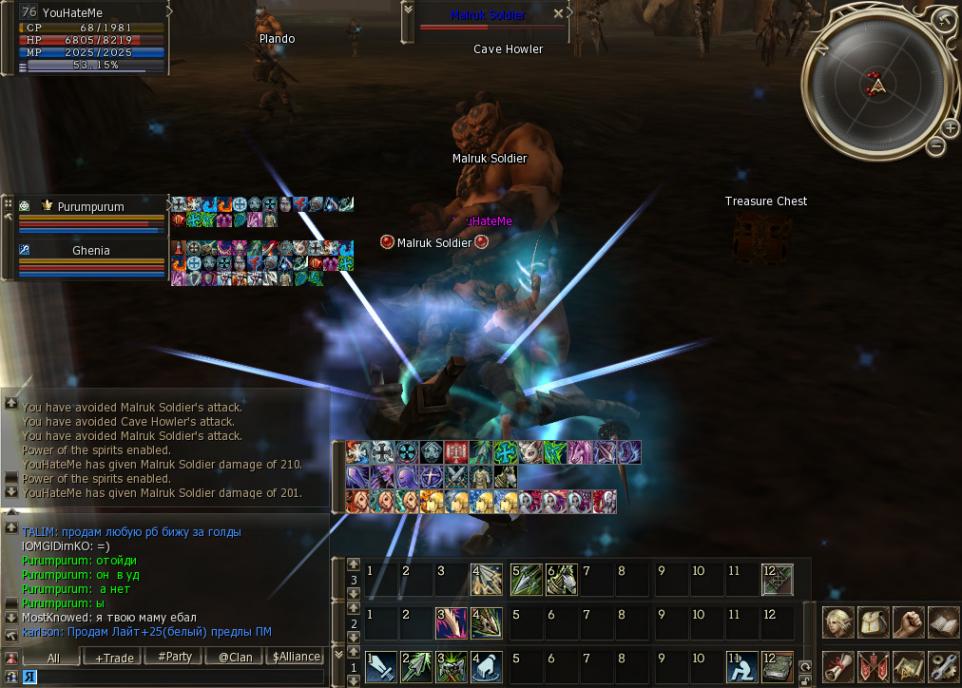Image resolution: width=962 pixels, height=688 pixels.
Task: Activate the sitting figure action in slot 11
Action: tap(742, 667)
